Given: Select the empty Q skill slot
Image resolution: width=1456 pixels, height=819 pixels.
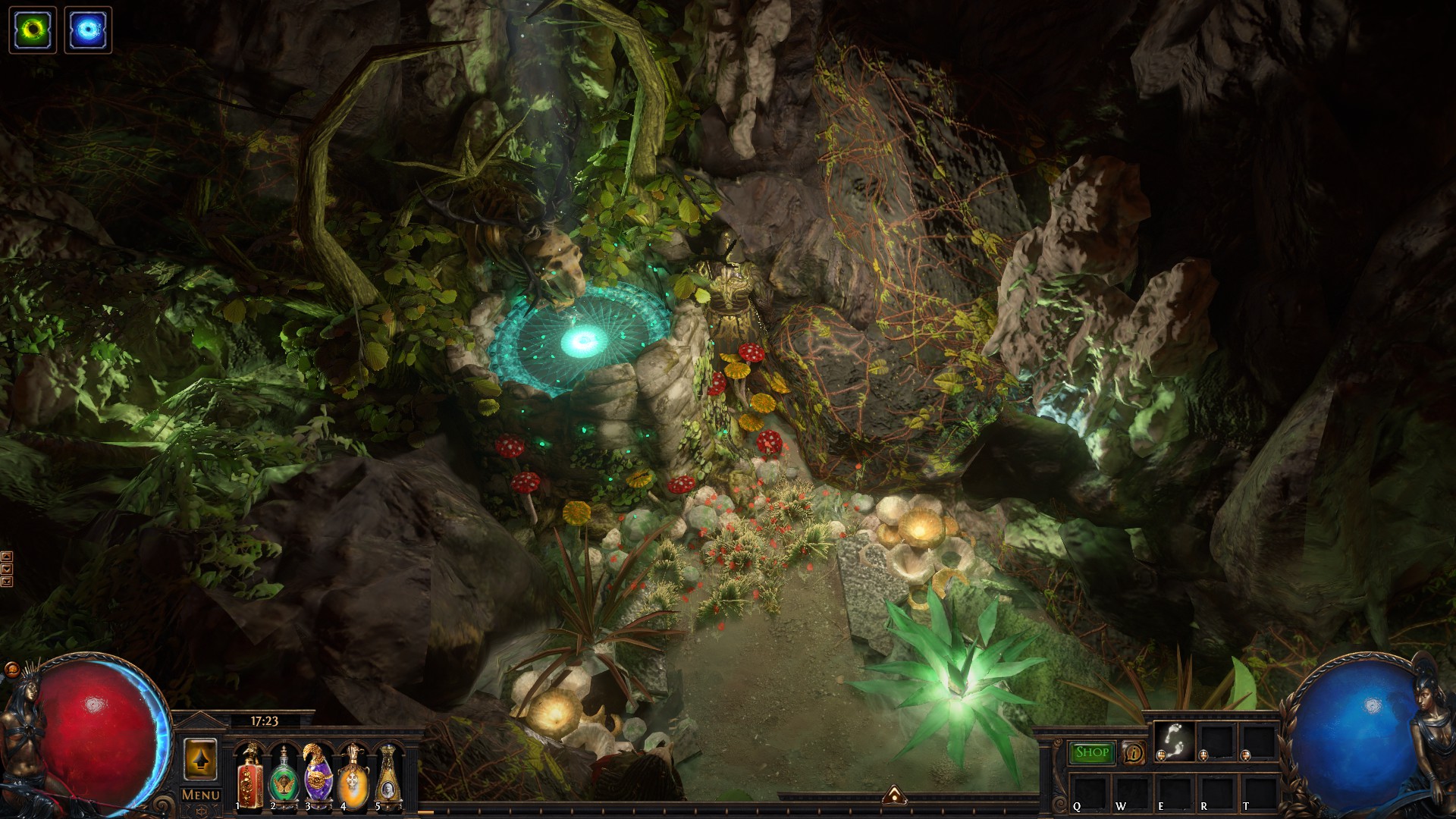Looking at the screenshot, I should pos(1089,791).
